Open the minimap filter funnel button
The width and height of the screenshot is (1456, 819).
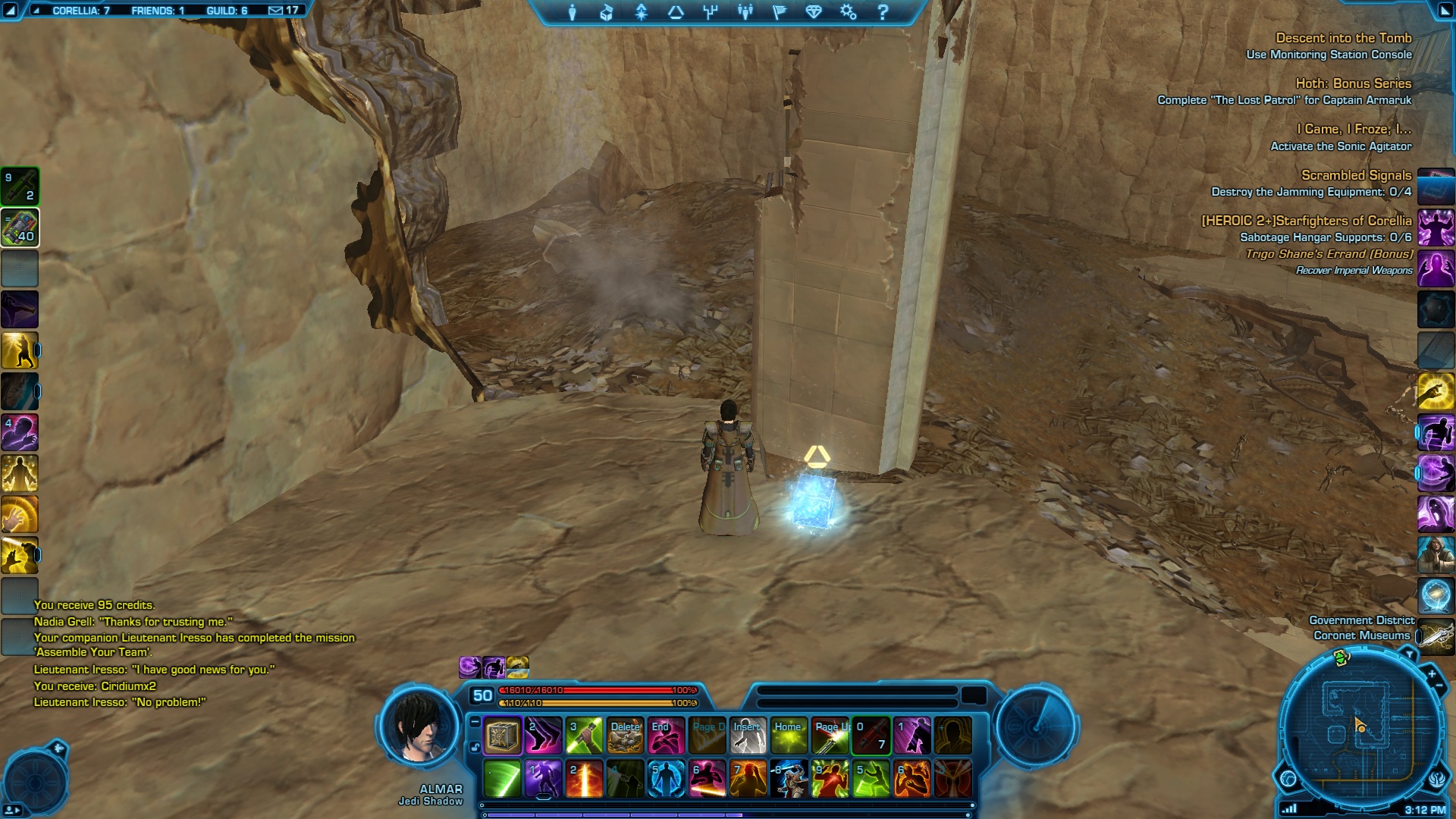click(x=1409, y=654)
